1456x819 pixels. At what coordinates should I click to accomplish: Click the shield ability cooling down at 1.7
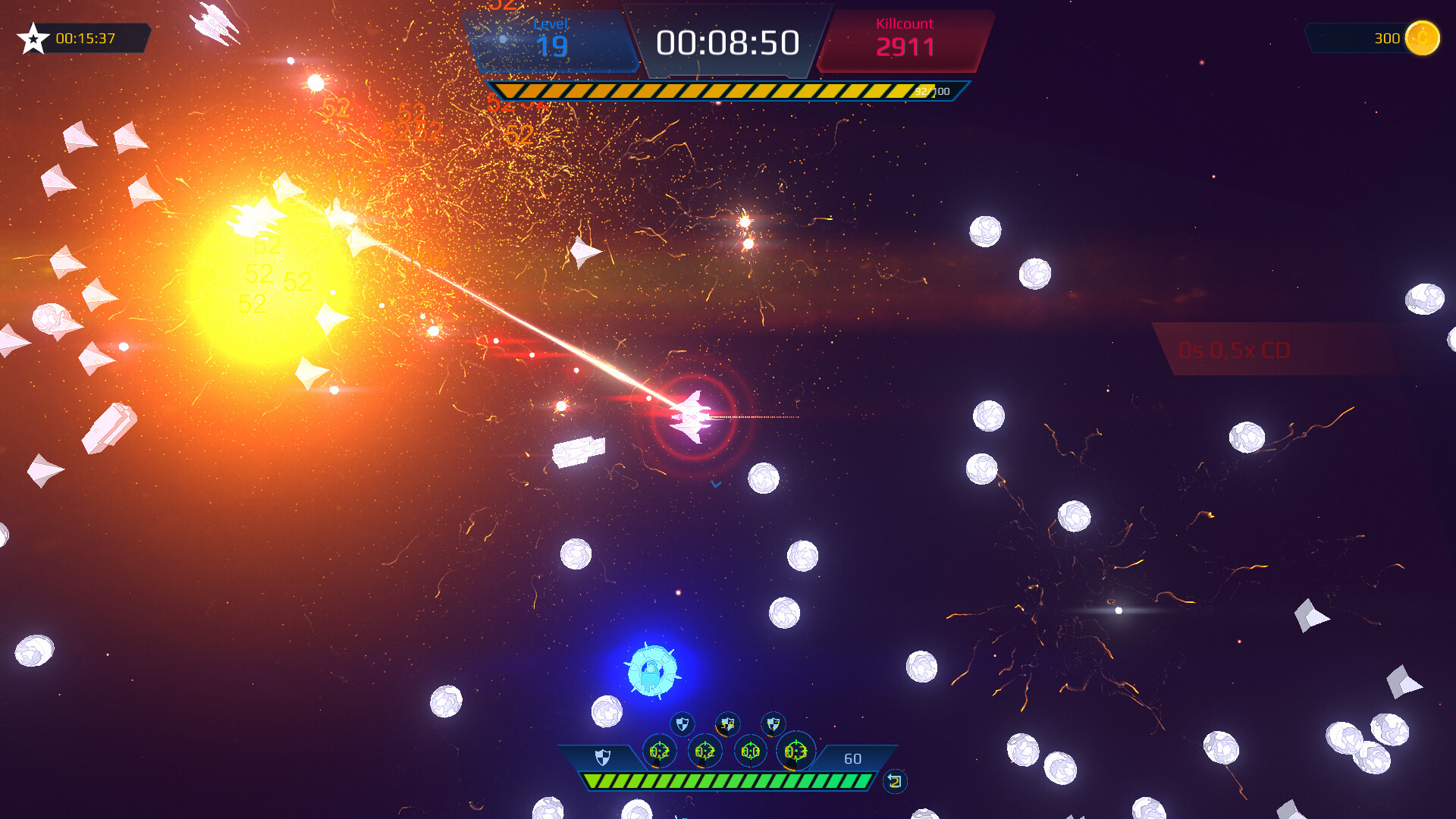(774, 723)
